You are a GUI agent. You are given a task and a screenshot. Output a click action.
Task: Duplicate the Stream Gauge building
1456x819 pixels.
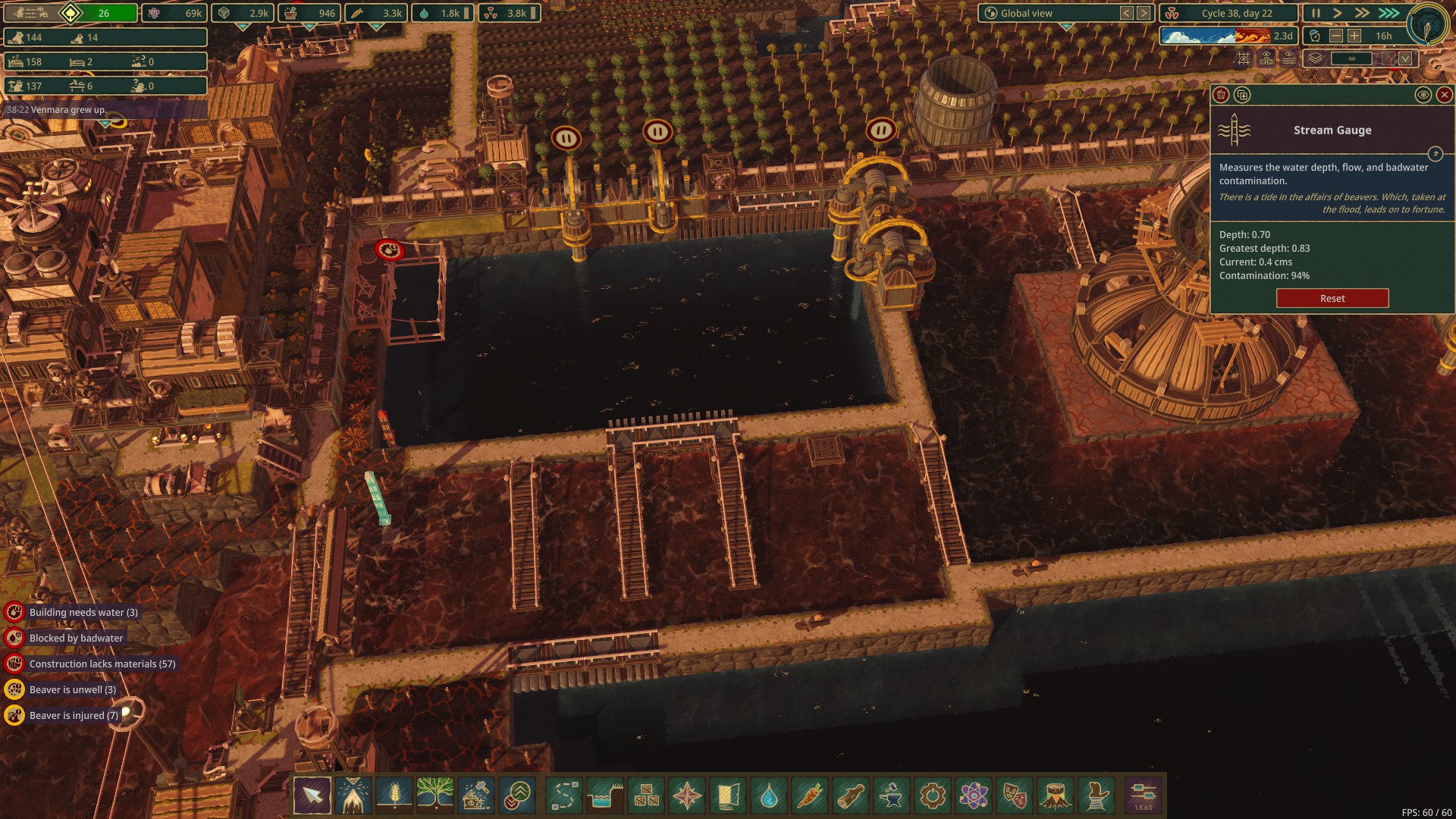coord(1242,95)
